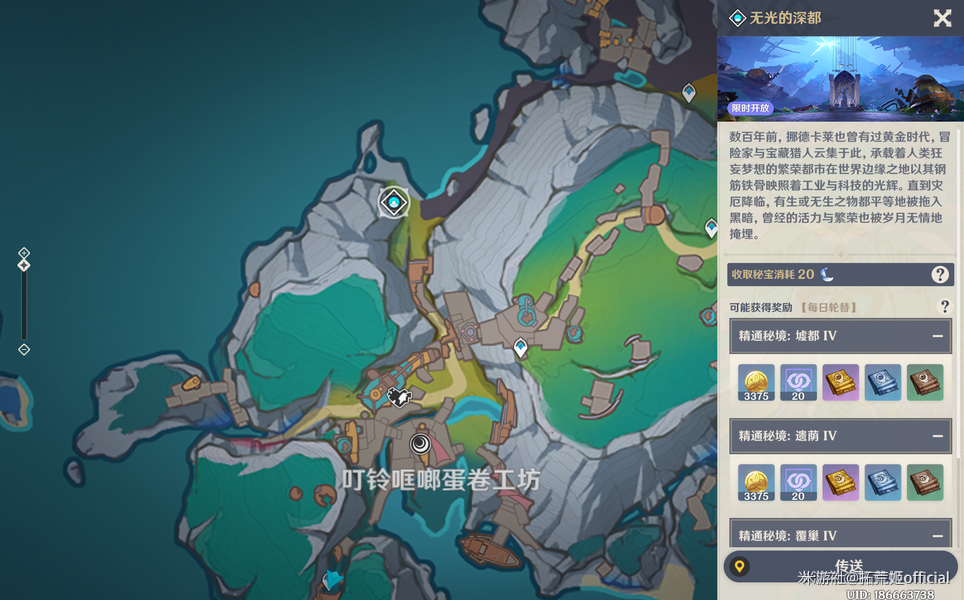Click the crescent moon marker above 叮铃哐啷蛋卷工坊

click(x=421, y=444)
